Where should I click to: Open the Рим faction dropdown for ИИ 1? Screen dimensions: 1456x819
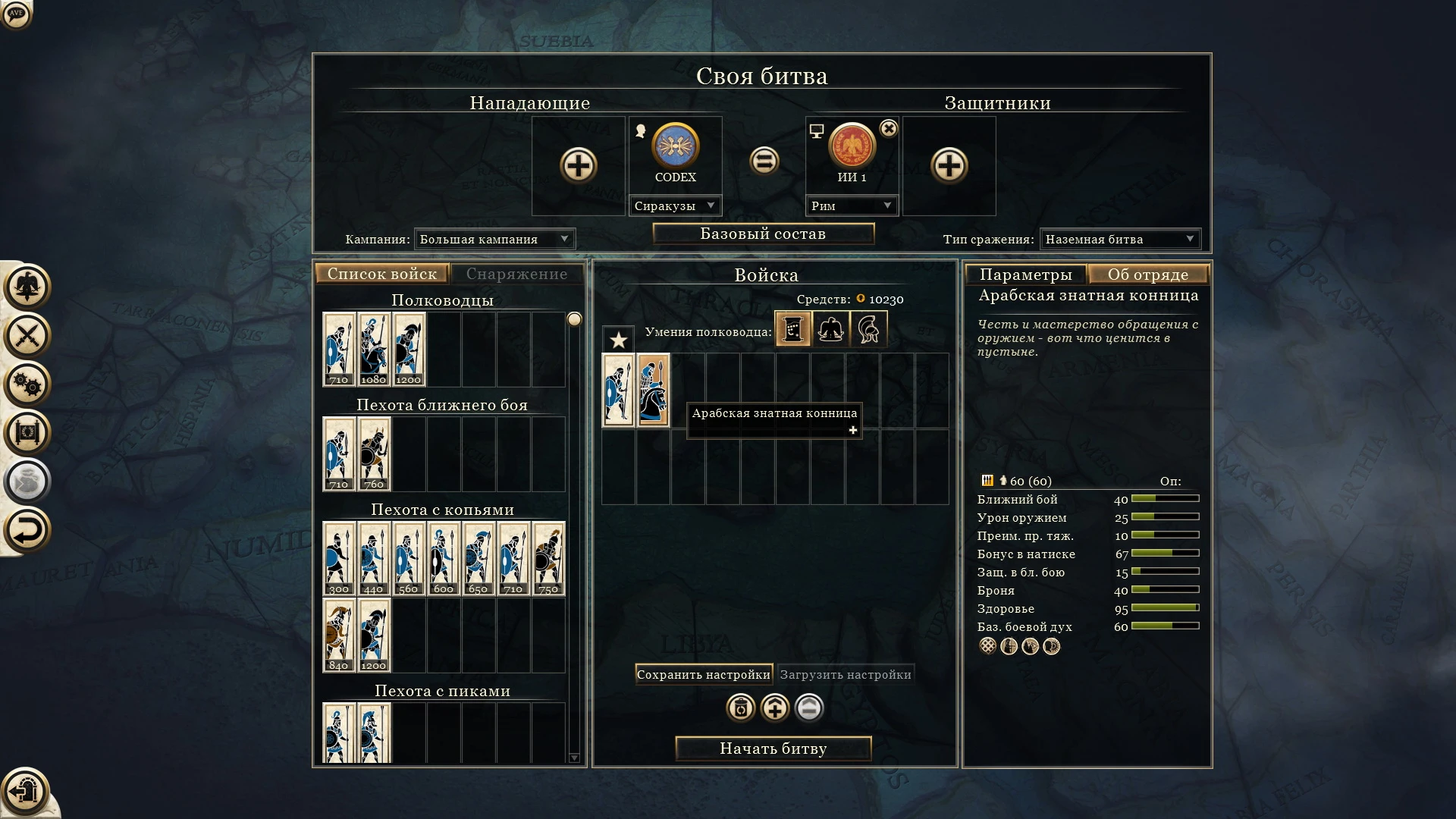click(852, 205)
